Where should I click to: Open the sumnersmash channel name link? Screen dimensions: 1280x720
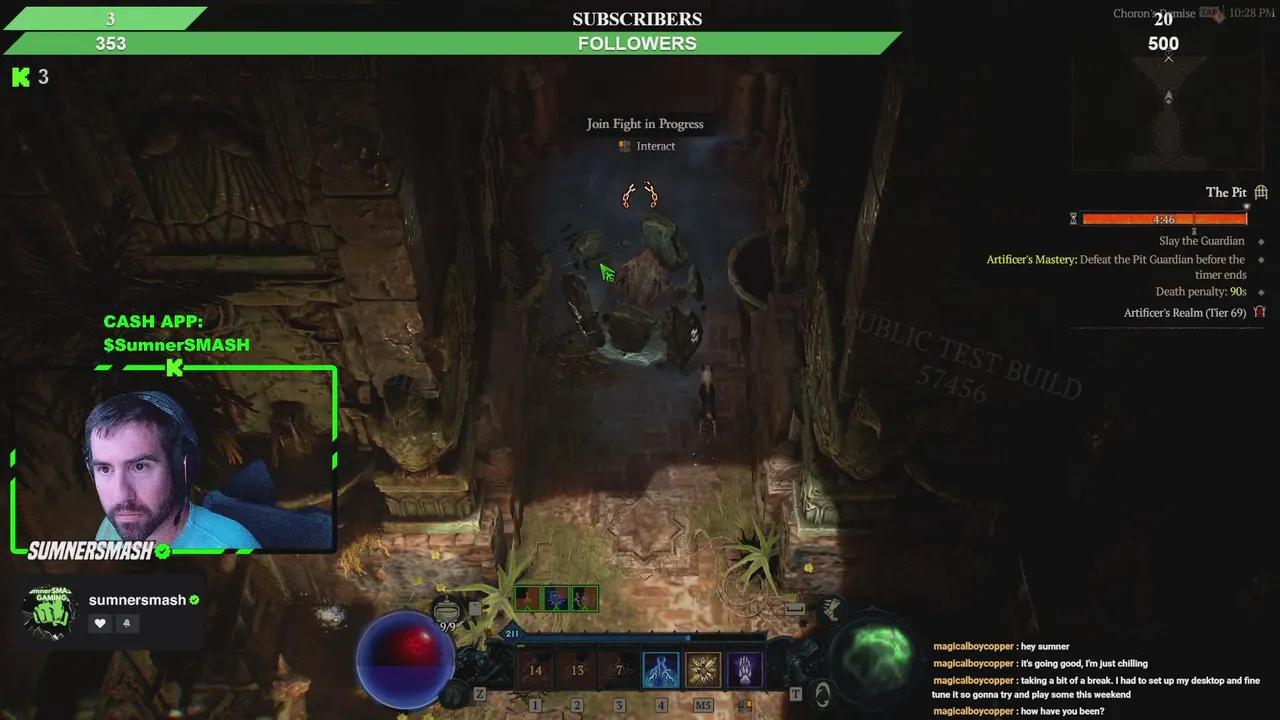(x=137, y=599)
